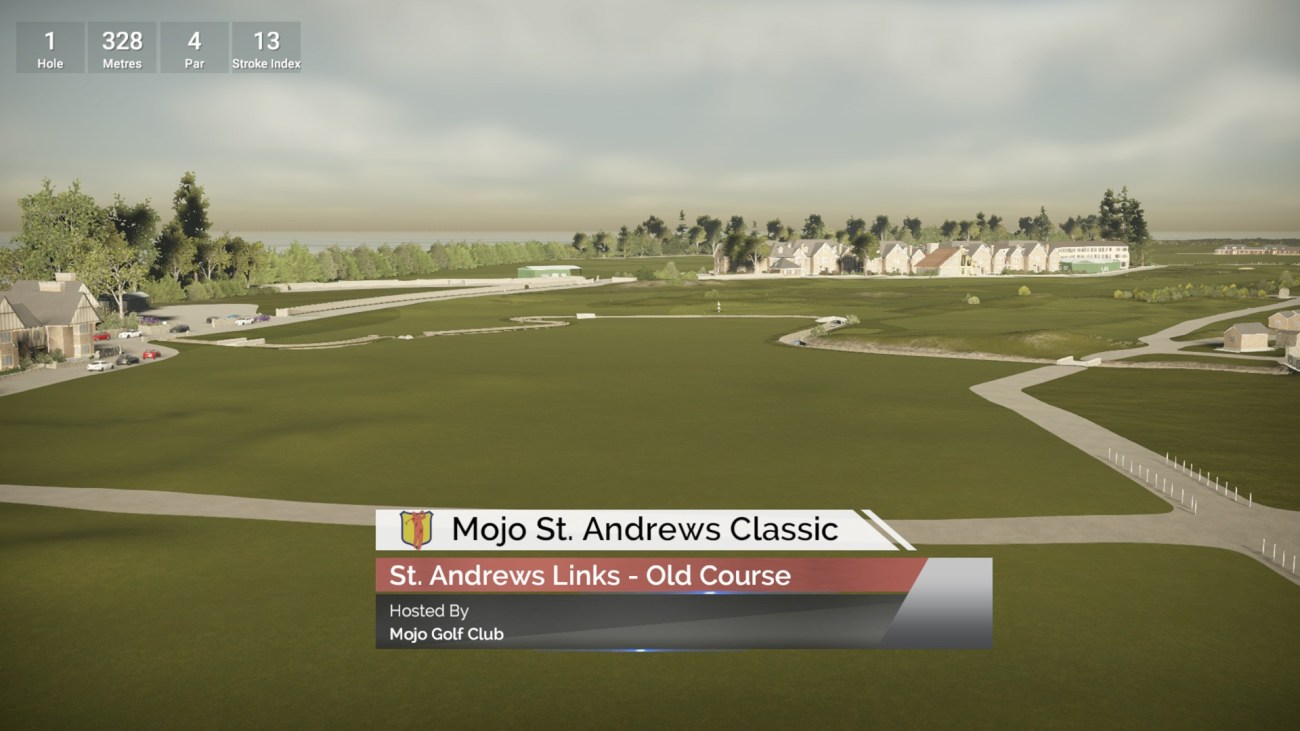Select the Hole number tile showing 1
1300x731 pixels.
pyautogui.click(x=49, y=46)
